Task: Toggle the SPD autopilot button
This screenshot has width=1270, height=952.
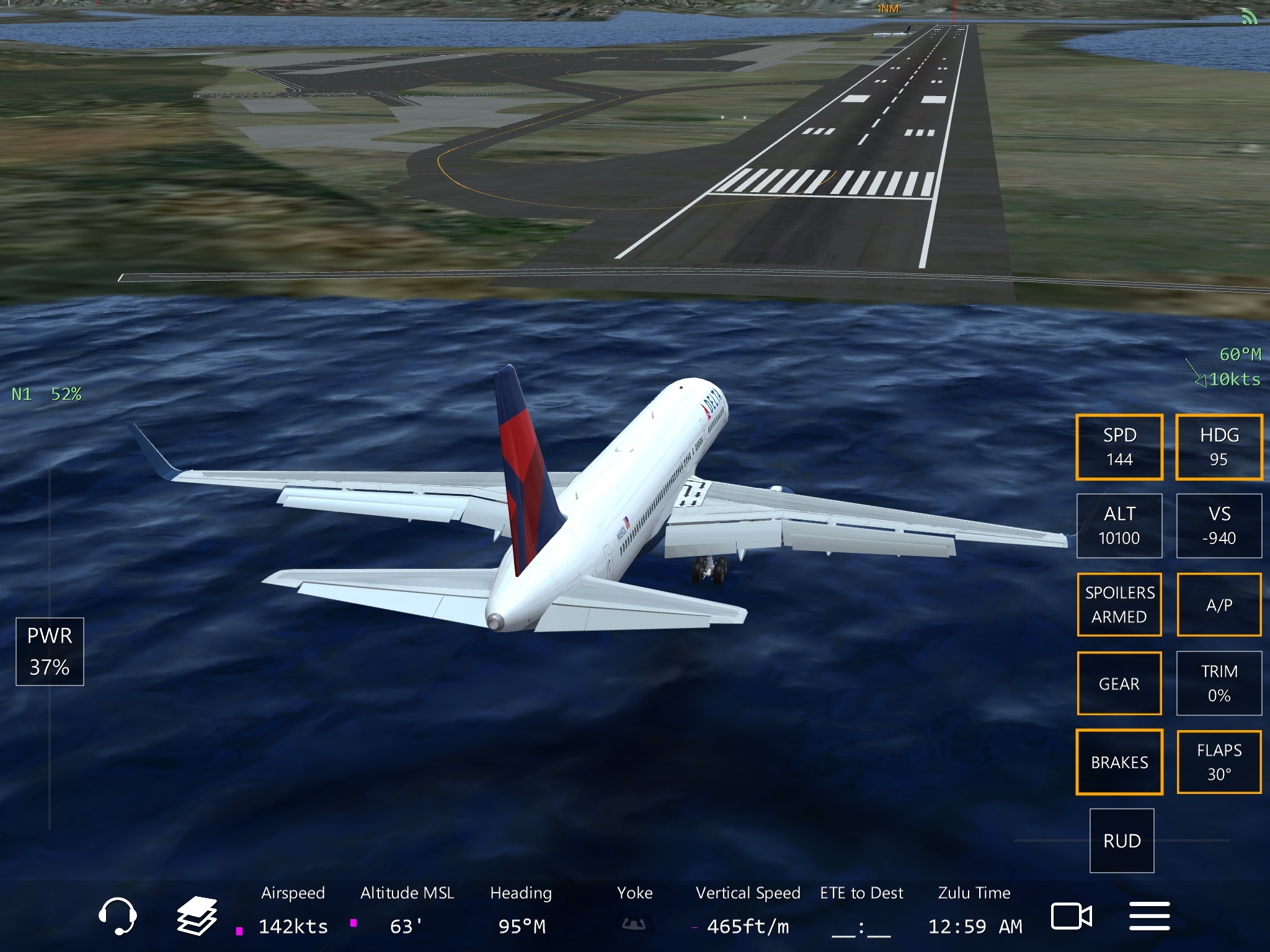Action: [1119, 447]
